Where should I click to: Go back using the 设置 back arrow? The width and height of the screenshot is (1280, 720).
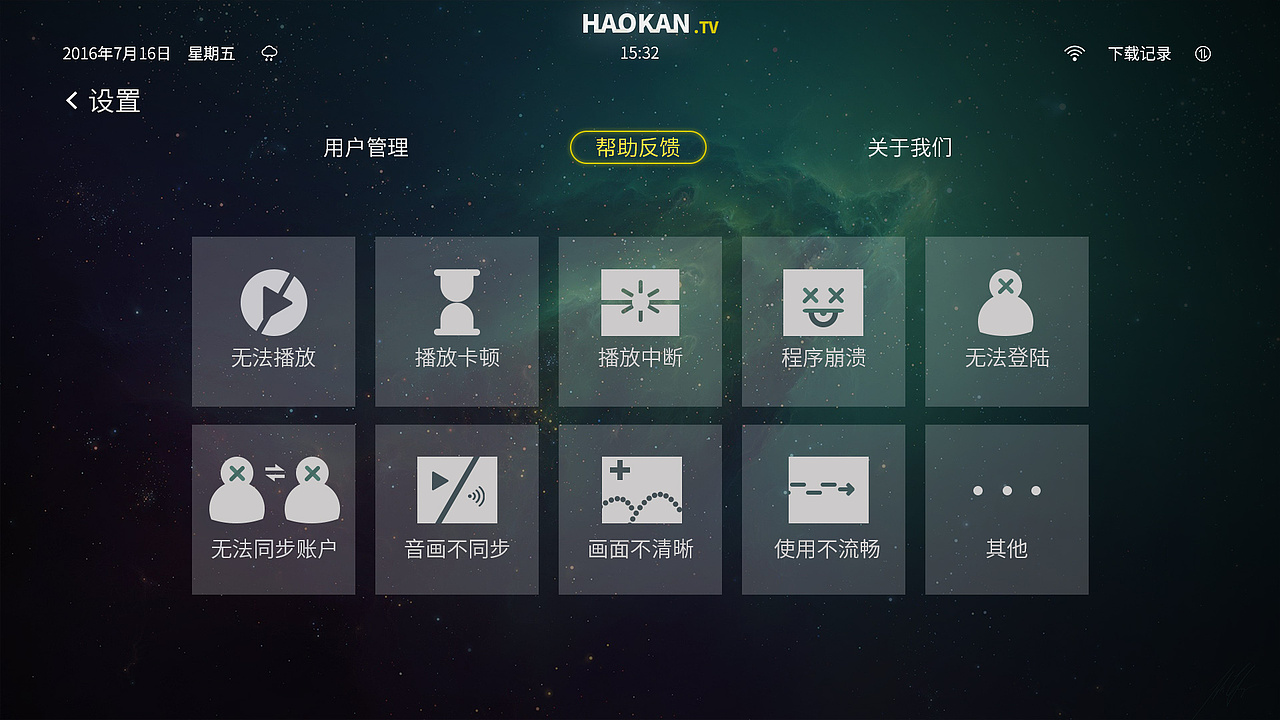click(x=70, y=101)
